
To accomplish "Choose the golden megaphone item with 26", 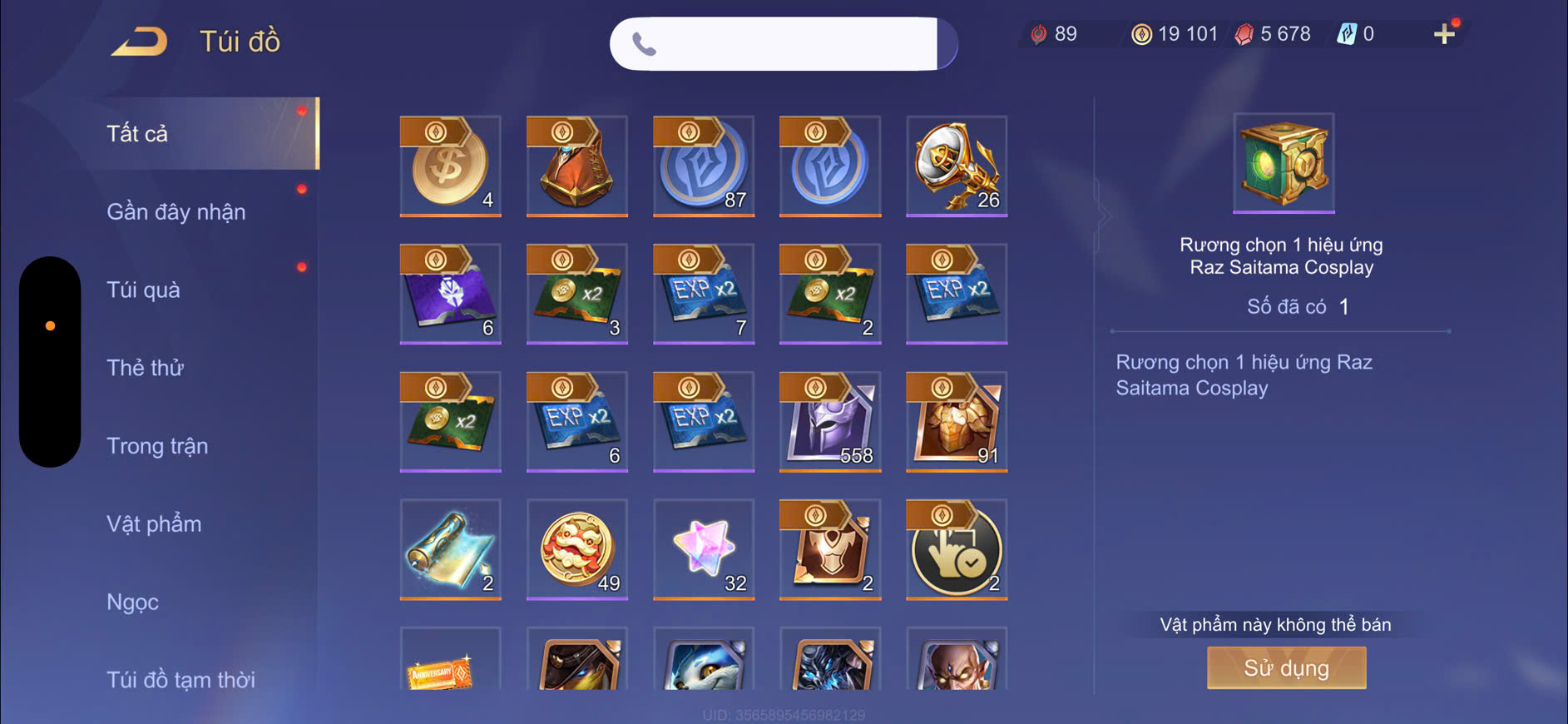I will tap(957, 166).
